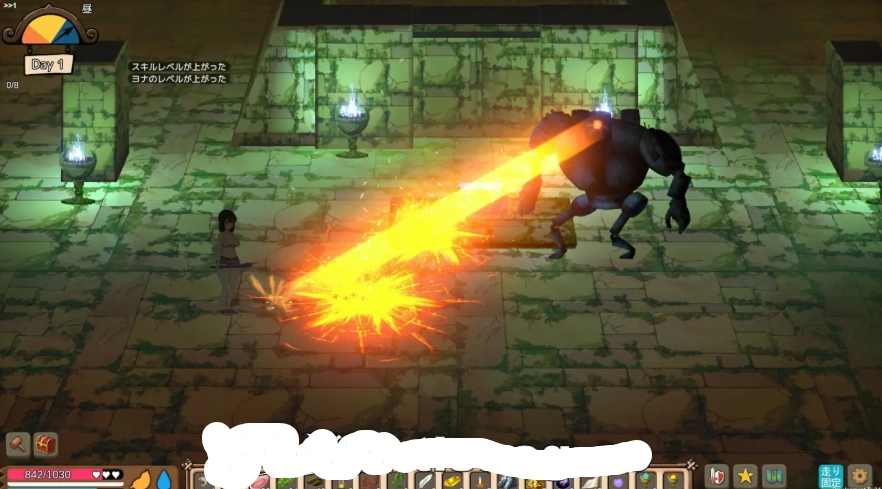Open the gear settings menu
The image size is (882, 489).
tap(860, 476)
